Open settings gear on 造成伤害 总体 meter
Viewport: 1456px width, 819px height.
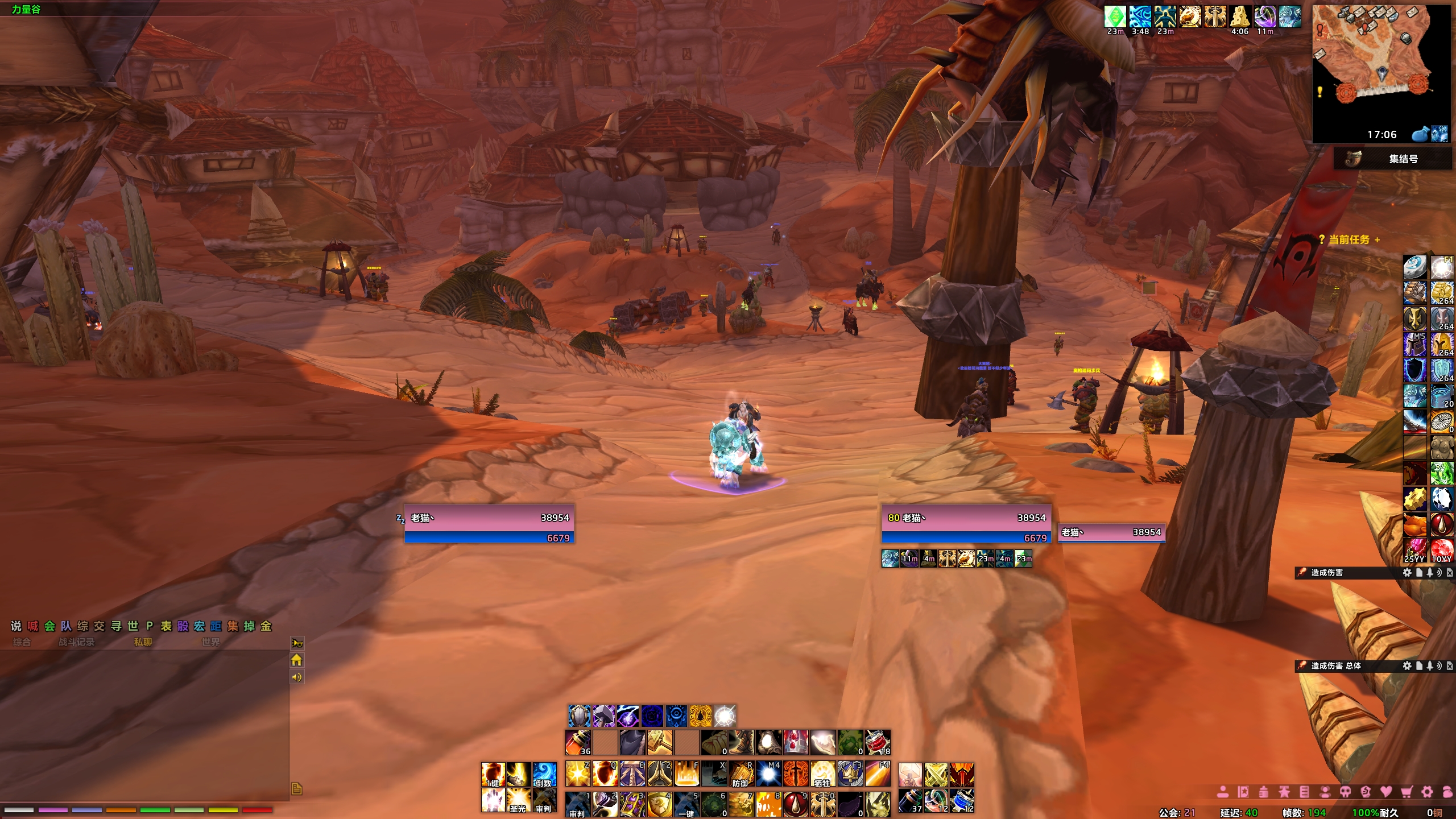point(1407,665)
